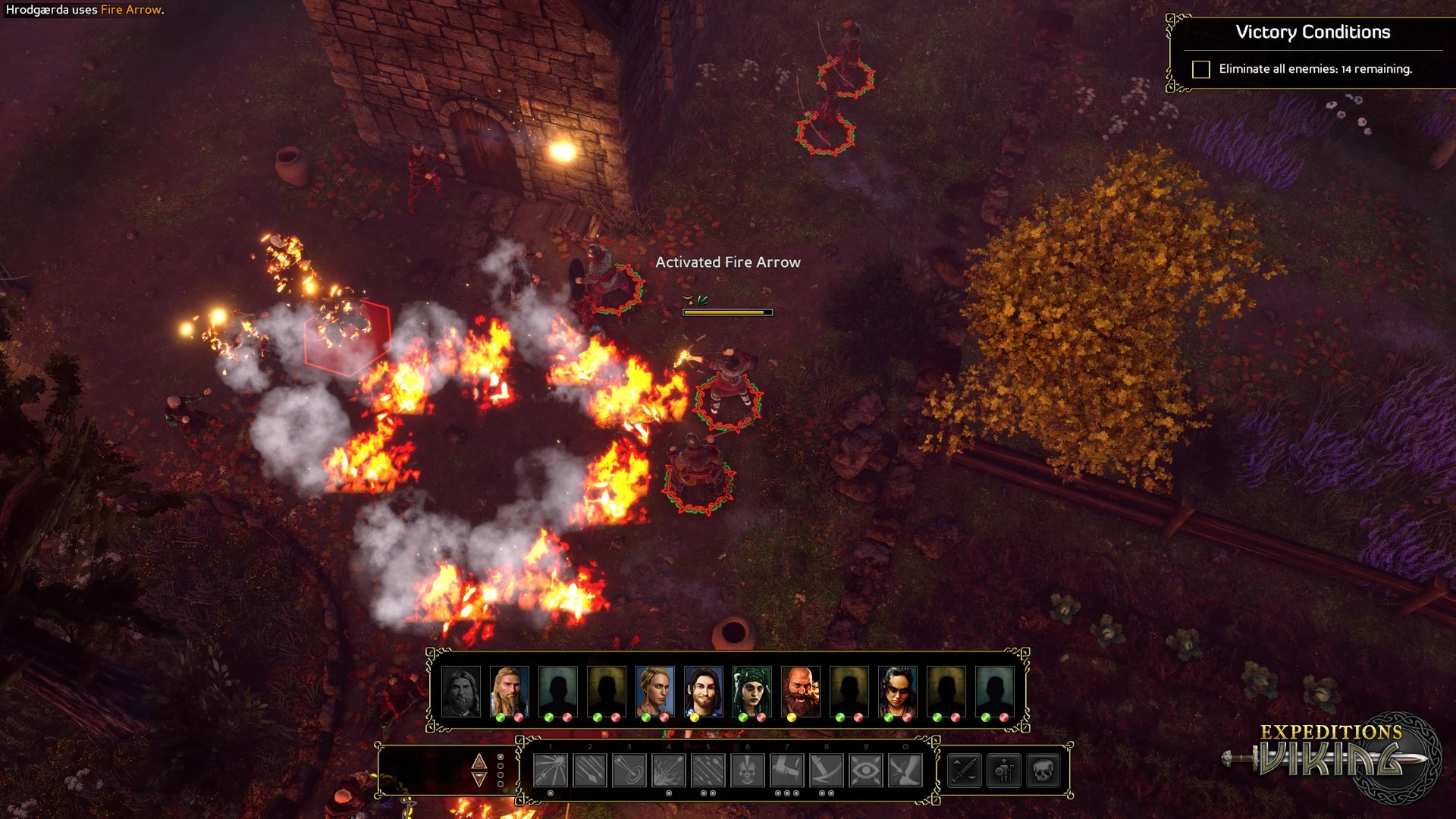Activate the Fire Arrow ability icon

click(x=669, y=770)
